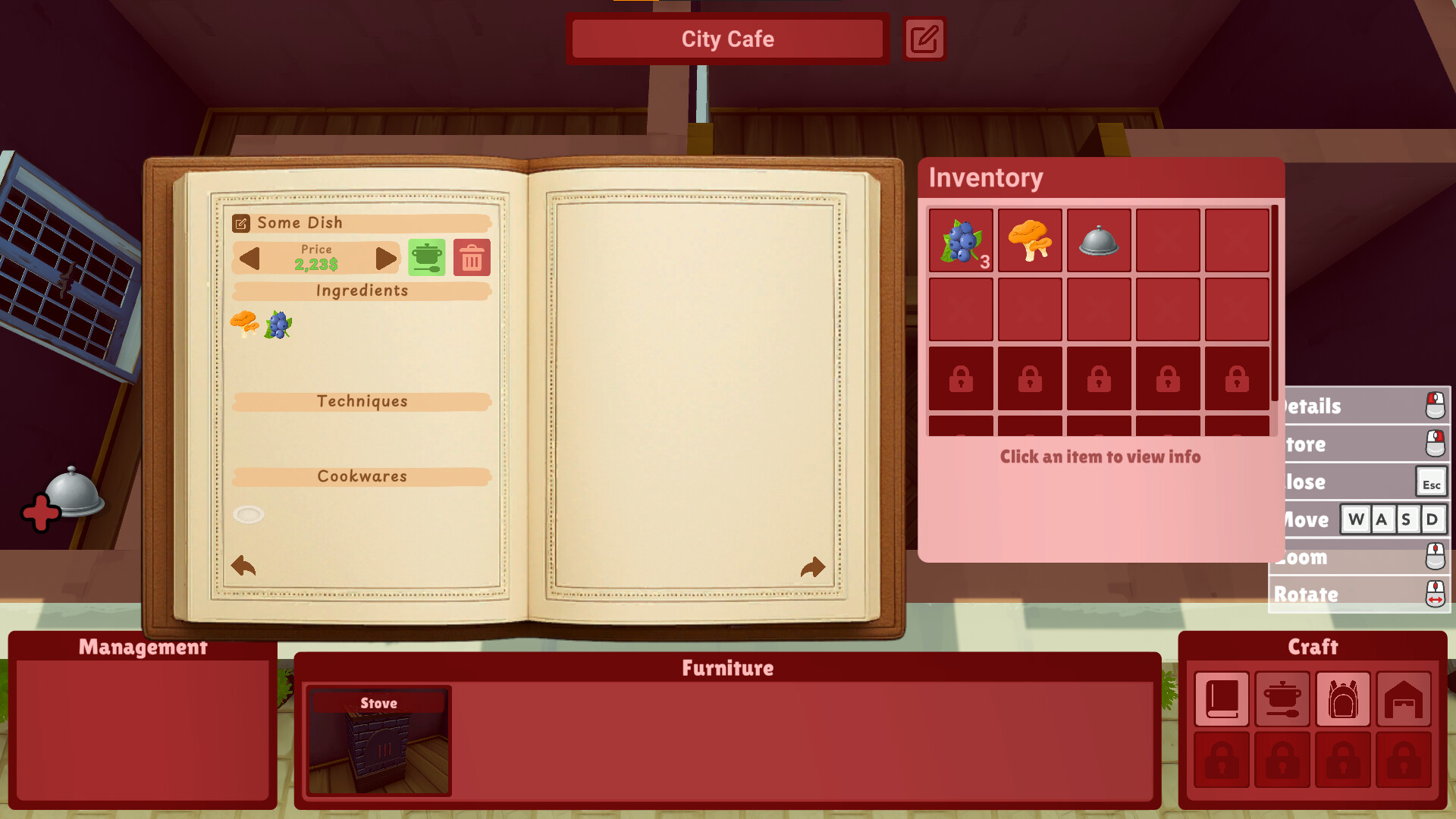Click the edit icon next to City Cafe
The width and height of the screenshot is (1456, 819).
(924, 39)
